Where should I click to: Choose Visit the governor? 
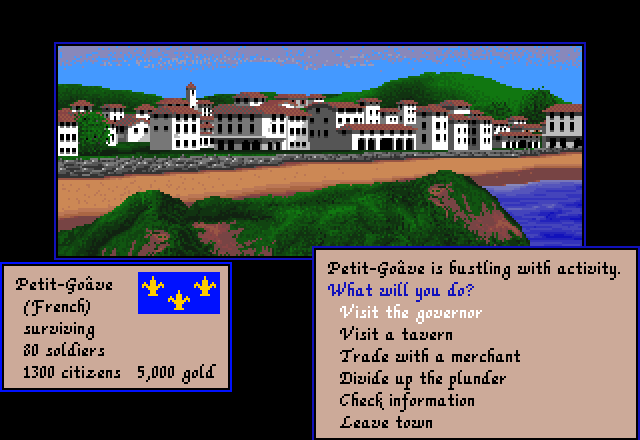click(411, 313)
